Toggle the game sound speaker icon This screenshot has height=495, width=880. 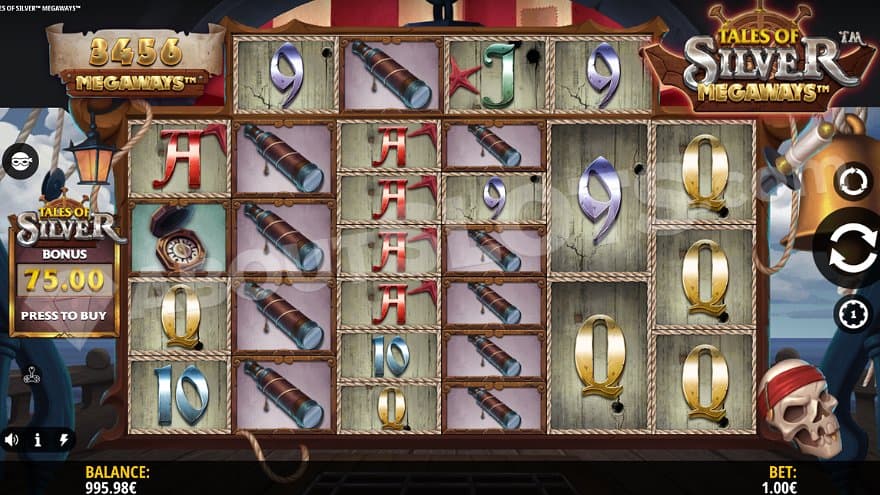pyautogui.click(x=11, y=439)
